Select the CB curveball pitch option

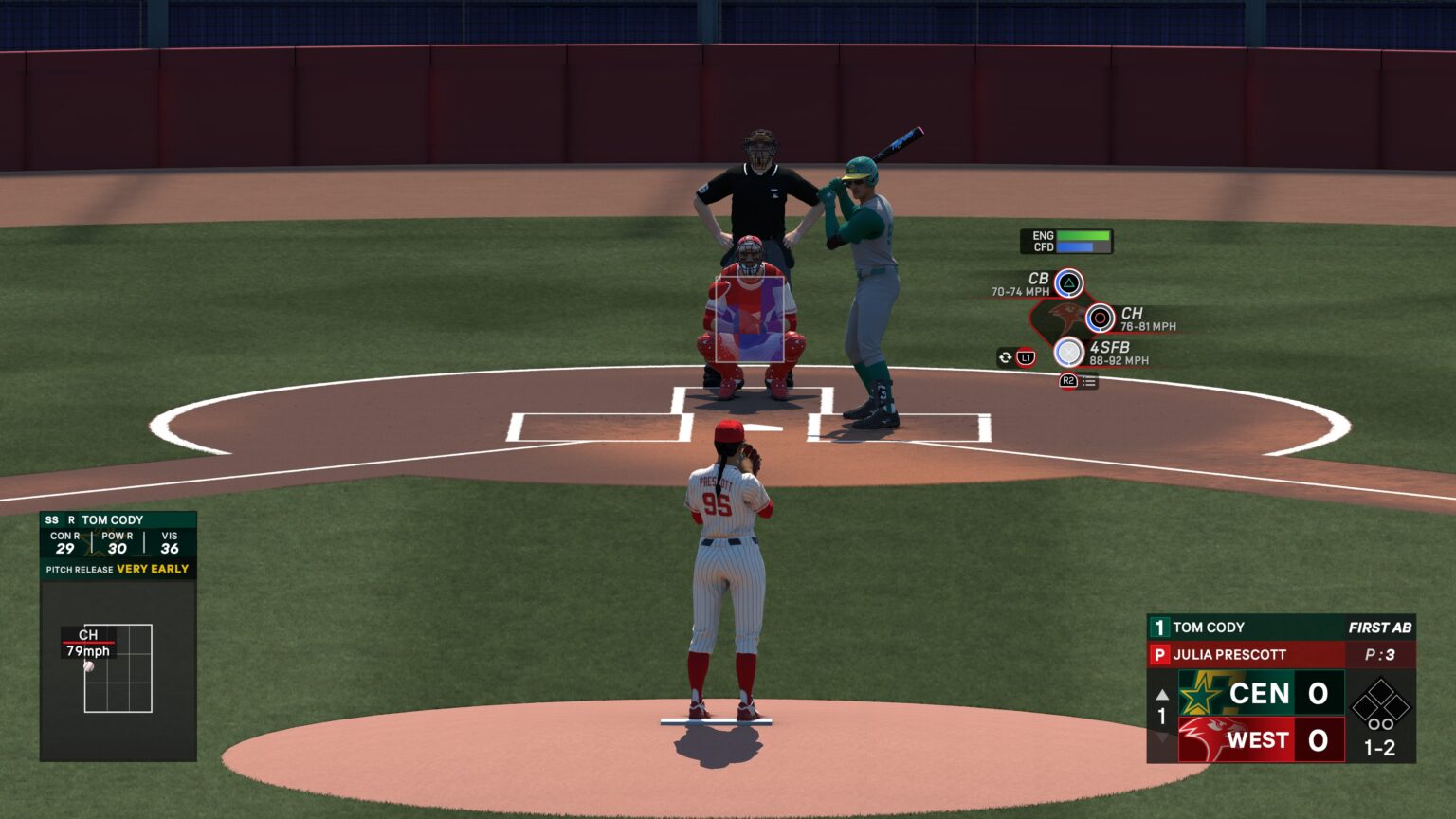click(1068, 282)
